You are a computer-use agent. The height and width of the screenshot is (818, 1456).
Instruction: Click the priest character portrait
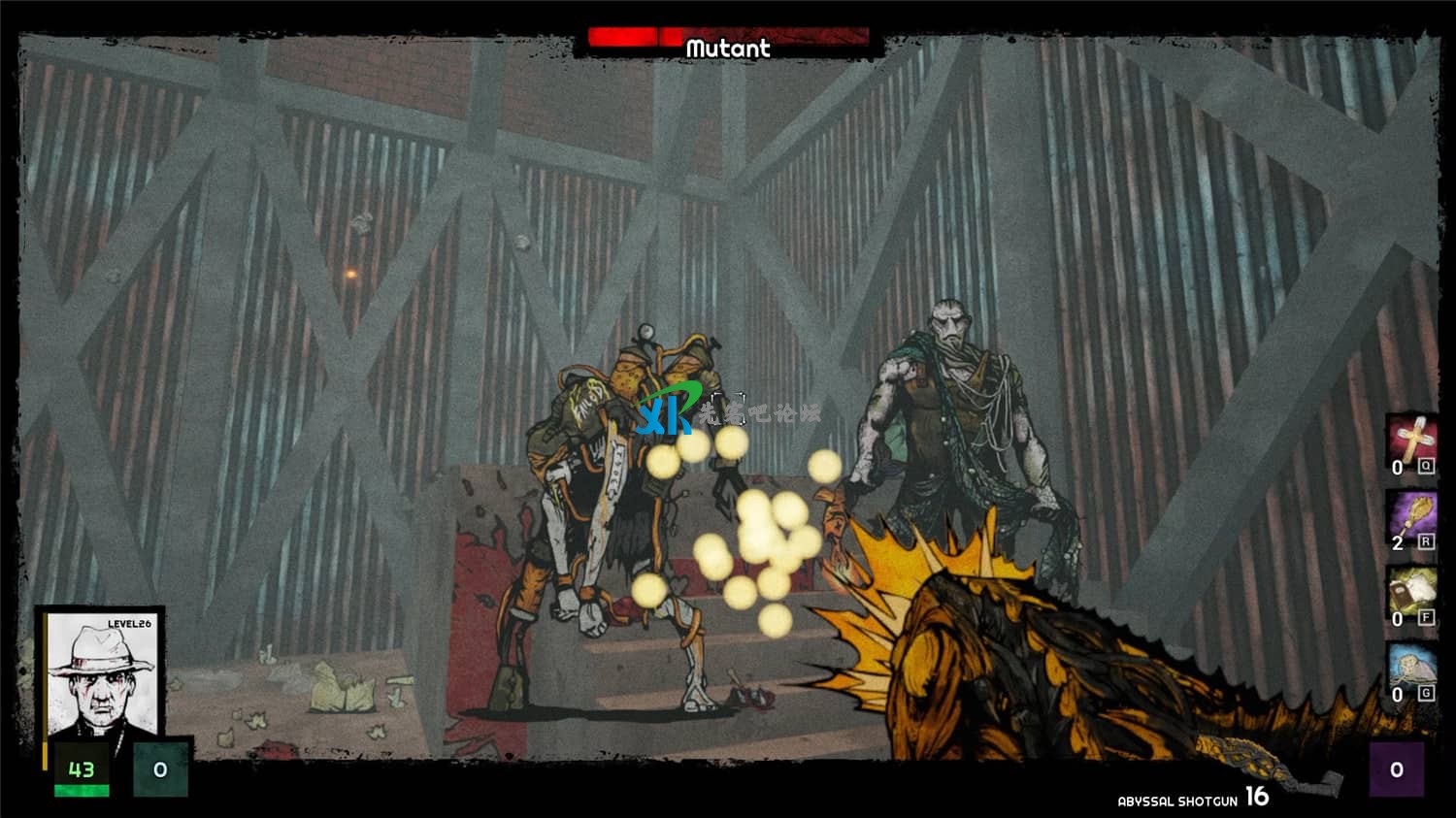point(101,674)
